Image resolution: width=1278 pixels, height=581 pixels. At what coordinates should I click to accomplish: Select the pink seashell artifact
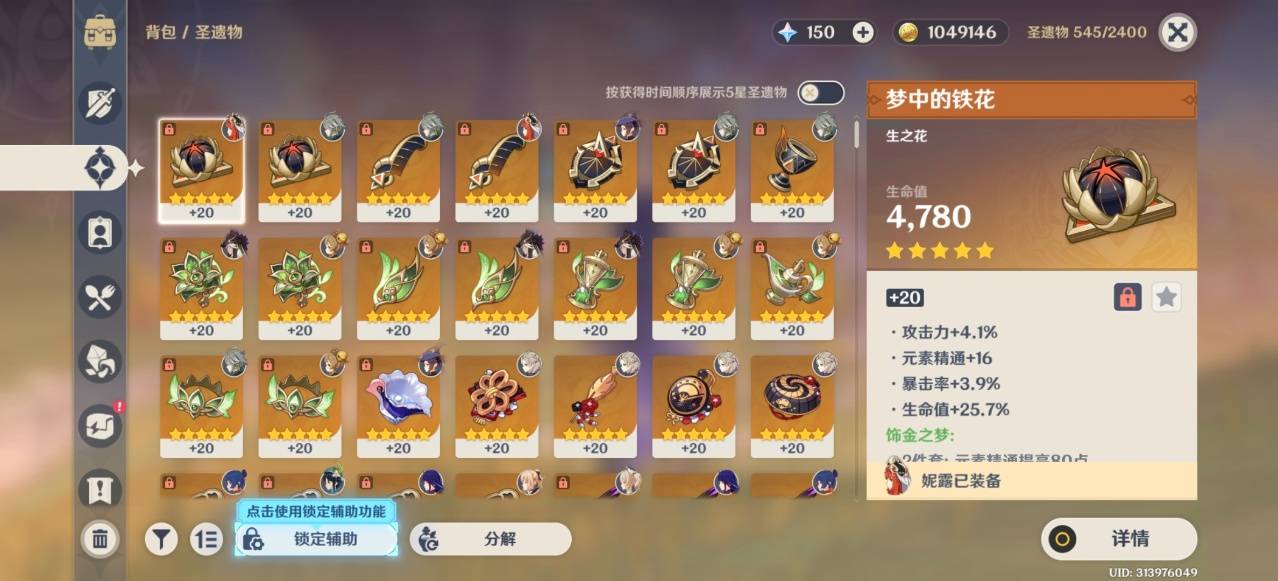398,398
